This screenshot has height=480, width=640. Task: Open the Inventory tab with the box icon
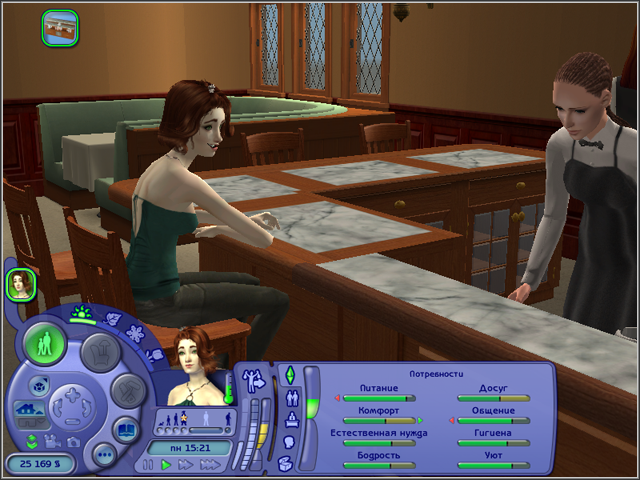click(287, 463)
